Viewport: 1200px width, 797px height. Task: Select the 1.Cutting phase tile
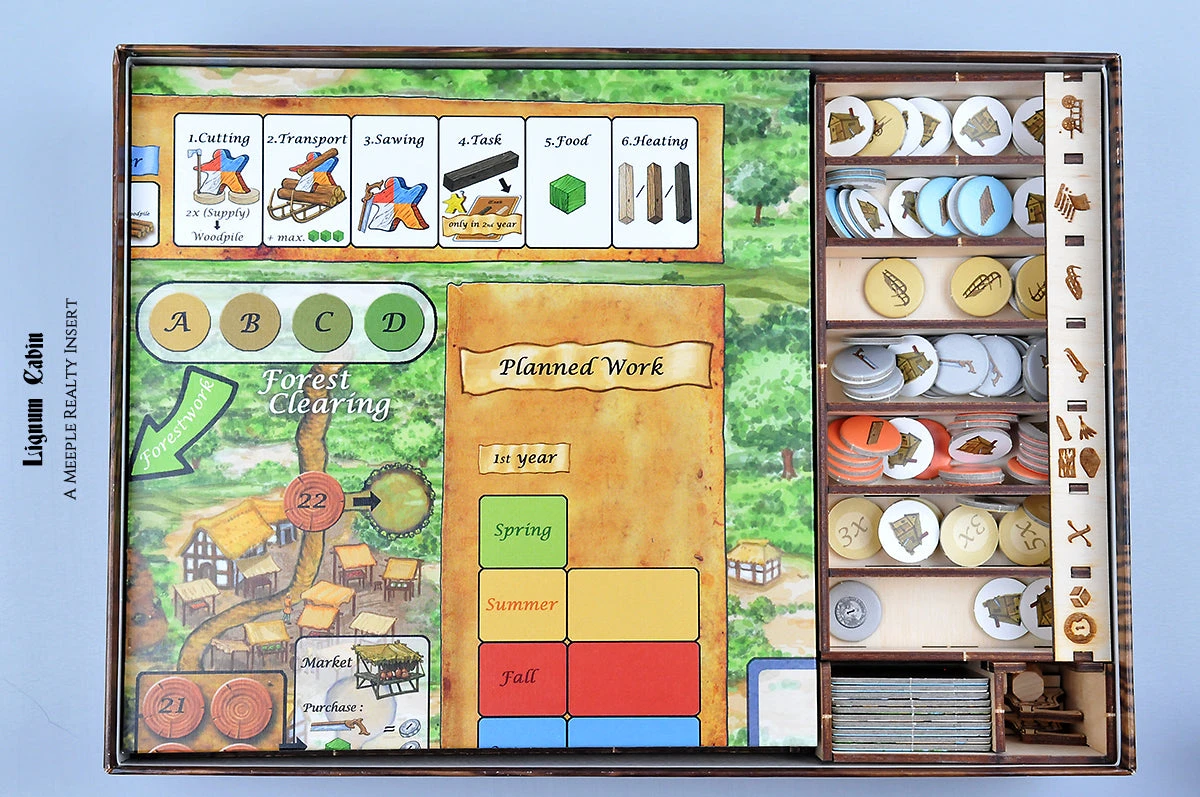tap(218, 181)
